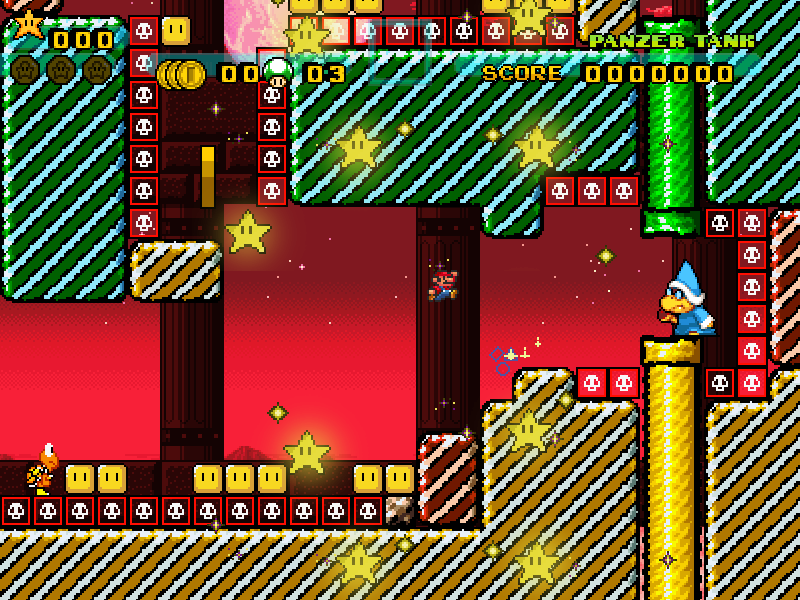Click the green 1-up mushroom lives icon
The width and height of the screenshot is (800, 600).
tap(277, 71)
